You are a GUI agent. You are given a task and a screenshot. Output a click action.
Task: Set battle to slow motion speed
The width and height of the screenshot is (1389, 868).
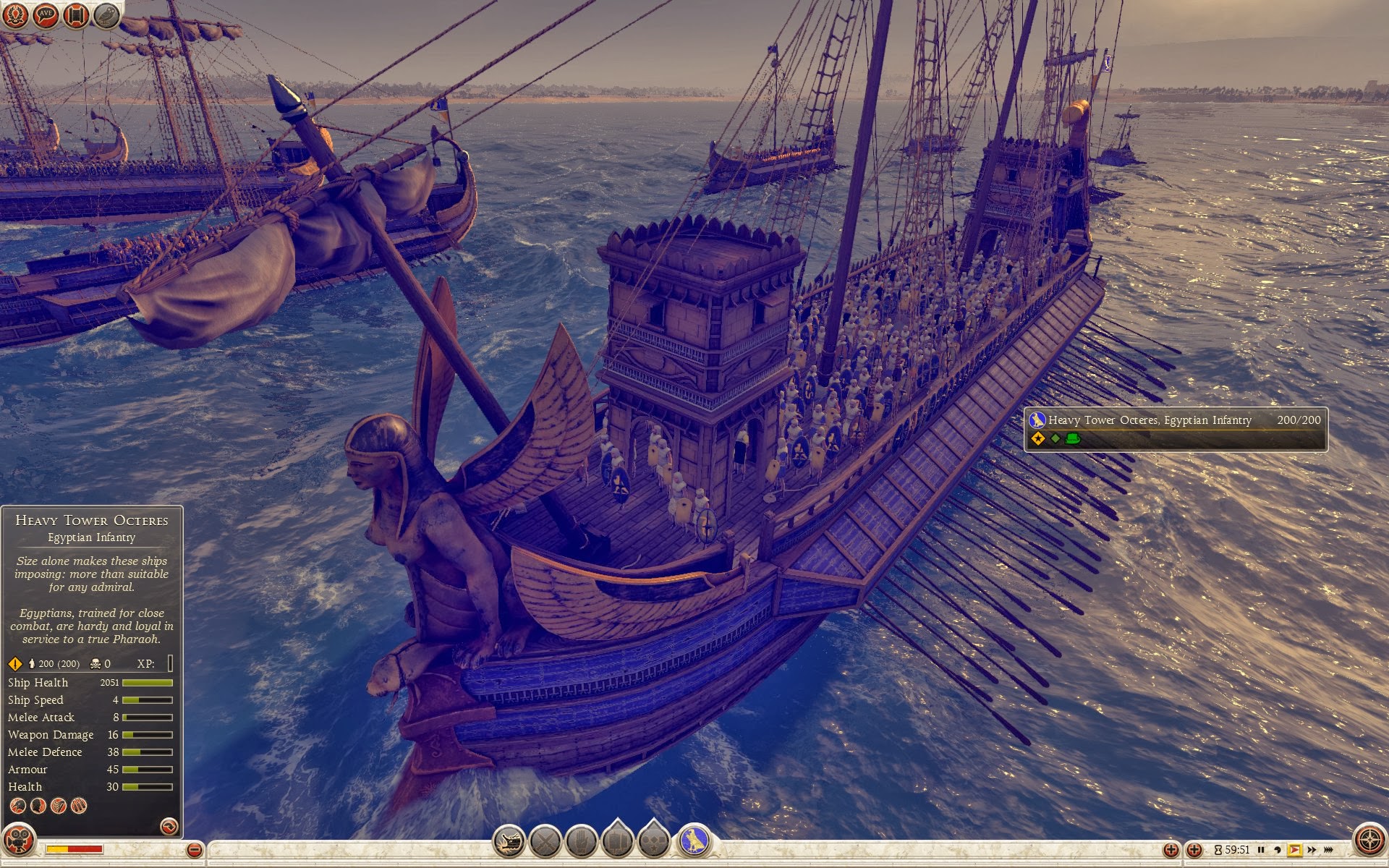click(x=1278, y=850)
